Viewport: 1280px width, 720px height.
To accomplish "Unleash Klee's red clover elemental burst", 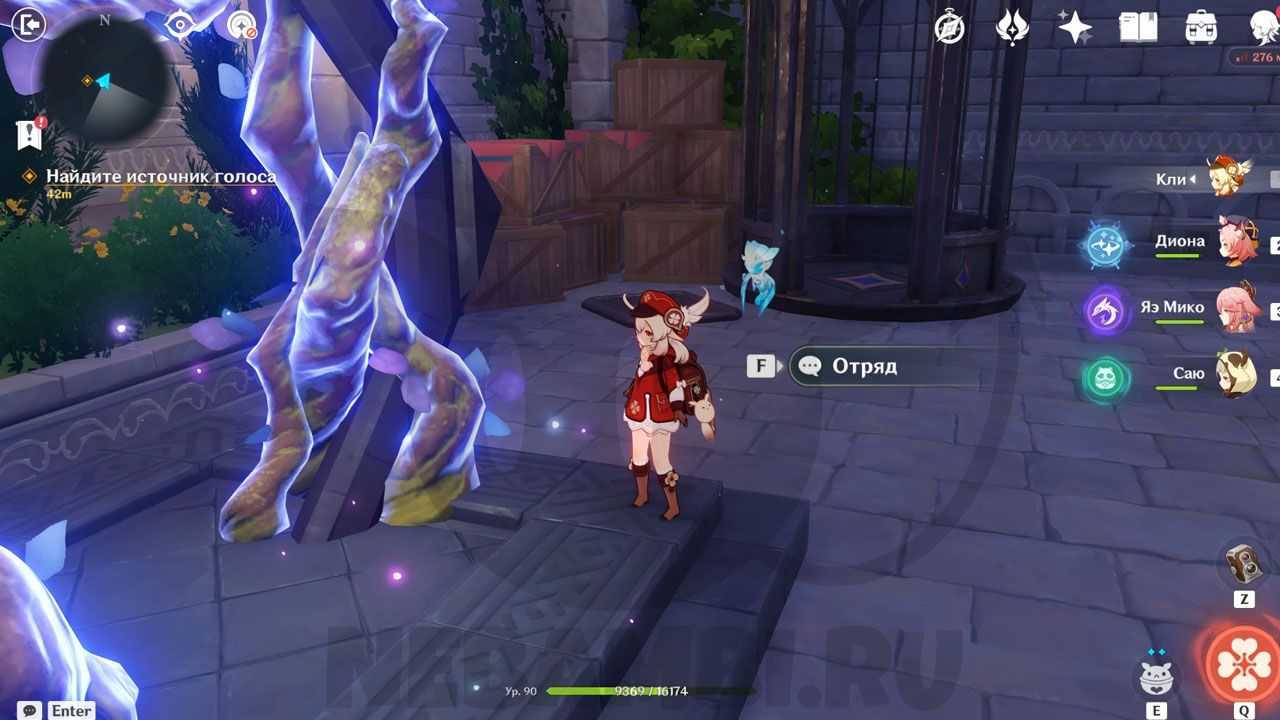I will click(1243, 663).
